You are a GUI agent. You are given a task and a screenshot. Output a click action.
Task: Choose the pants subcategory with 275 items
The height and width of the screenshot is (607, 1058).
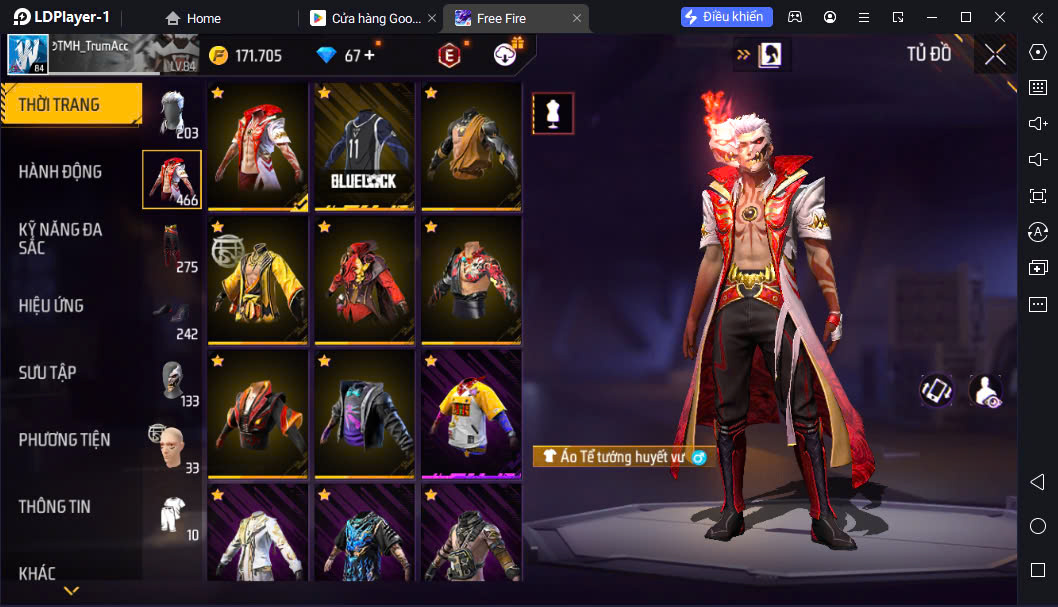coord(173,247)
